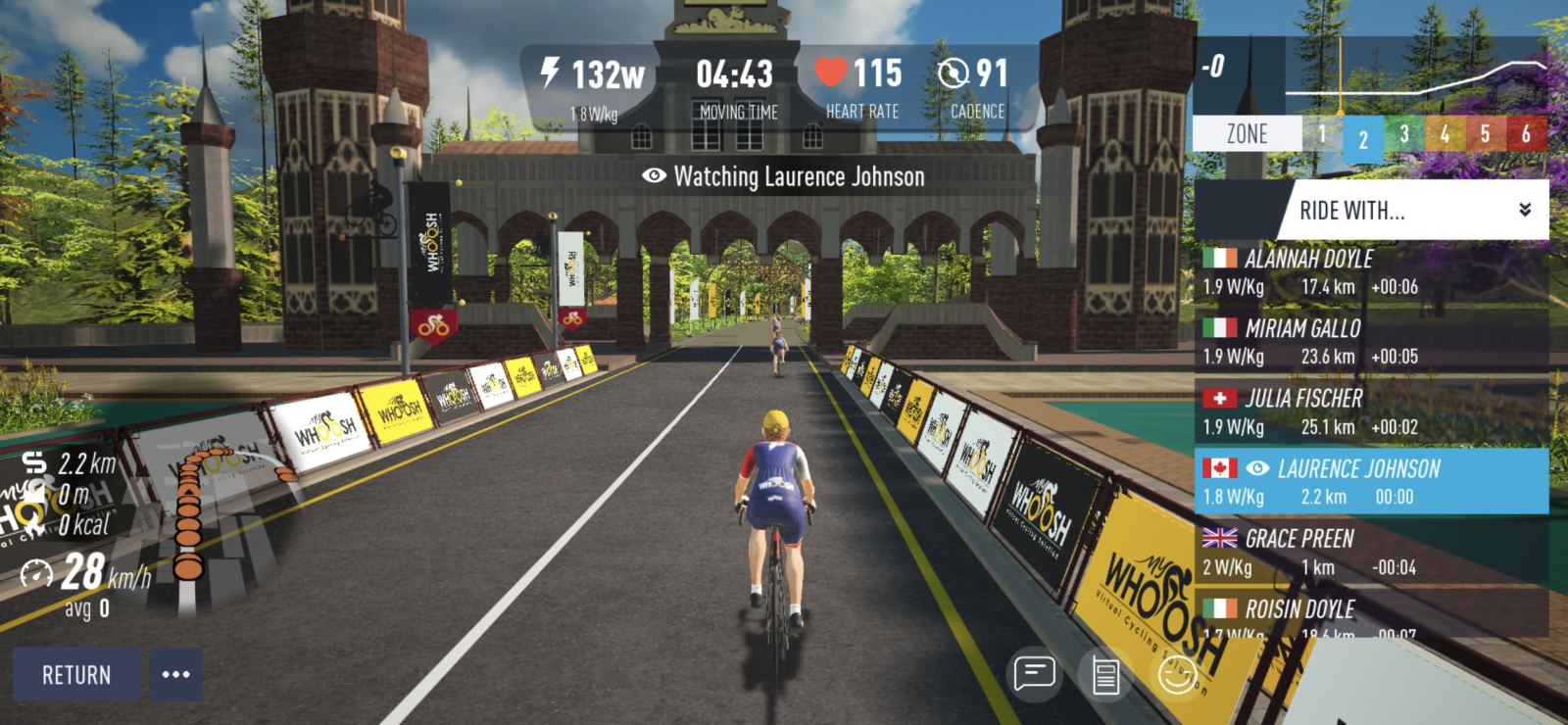This screenshot has height=725, width=1568.
Task: Click the RETURN button
Action: pos(76,674)
